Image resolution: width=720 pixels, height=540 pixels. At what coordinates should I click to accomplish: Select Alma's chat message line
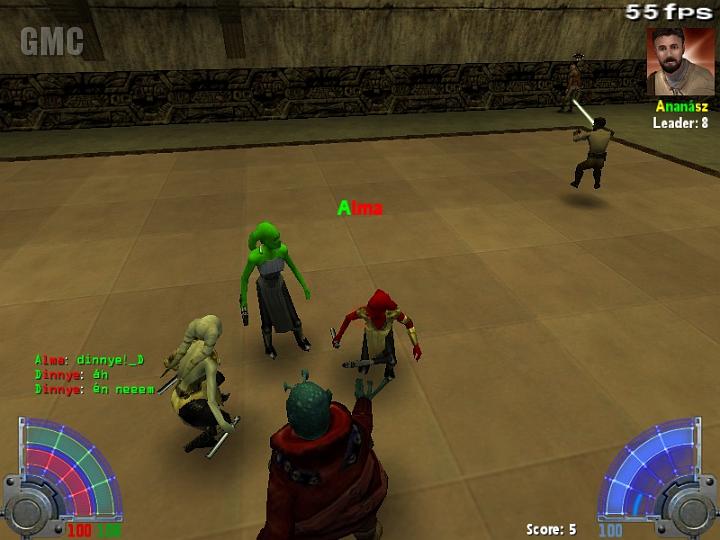pyautogui.click(x=89, y=360)
